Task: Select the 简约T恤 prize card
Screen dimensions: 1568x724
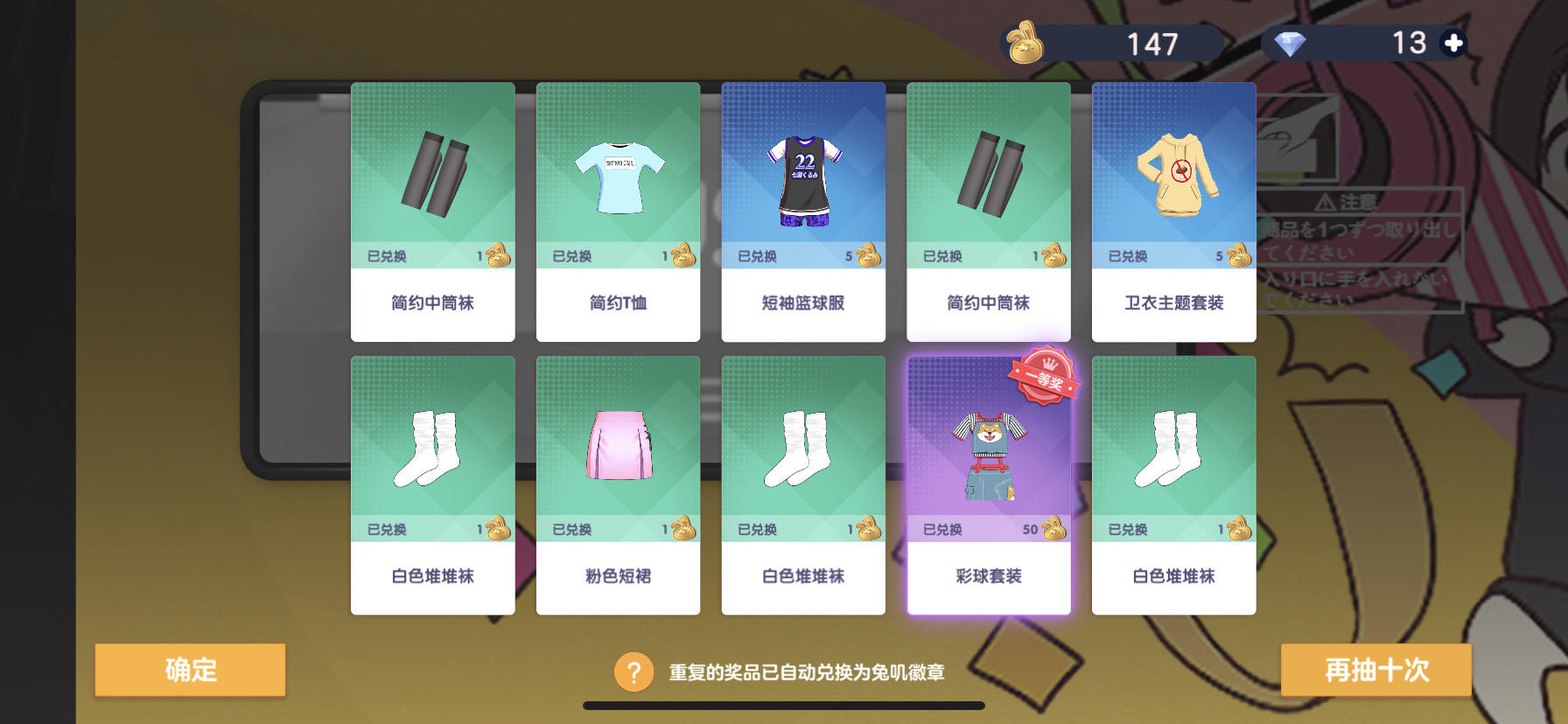Action: [618, 210]
